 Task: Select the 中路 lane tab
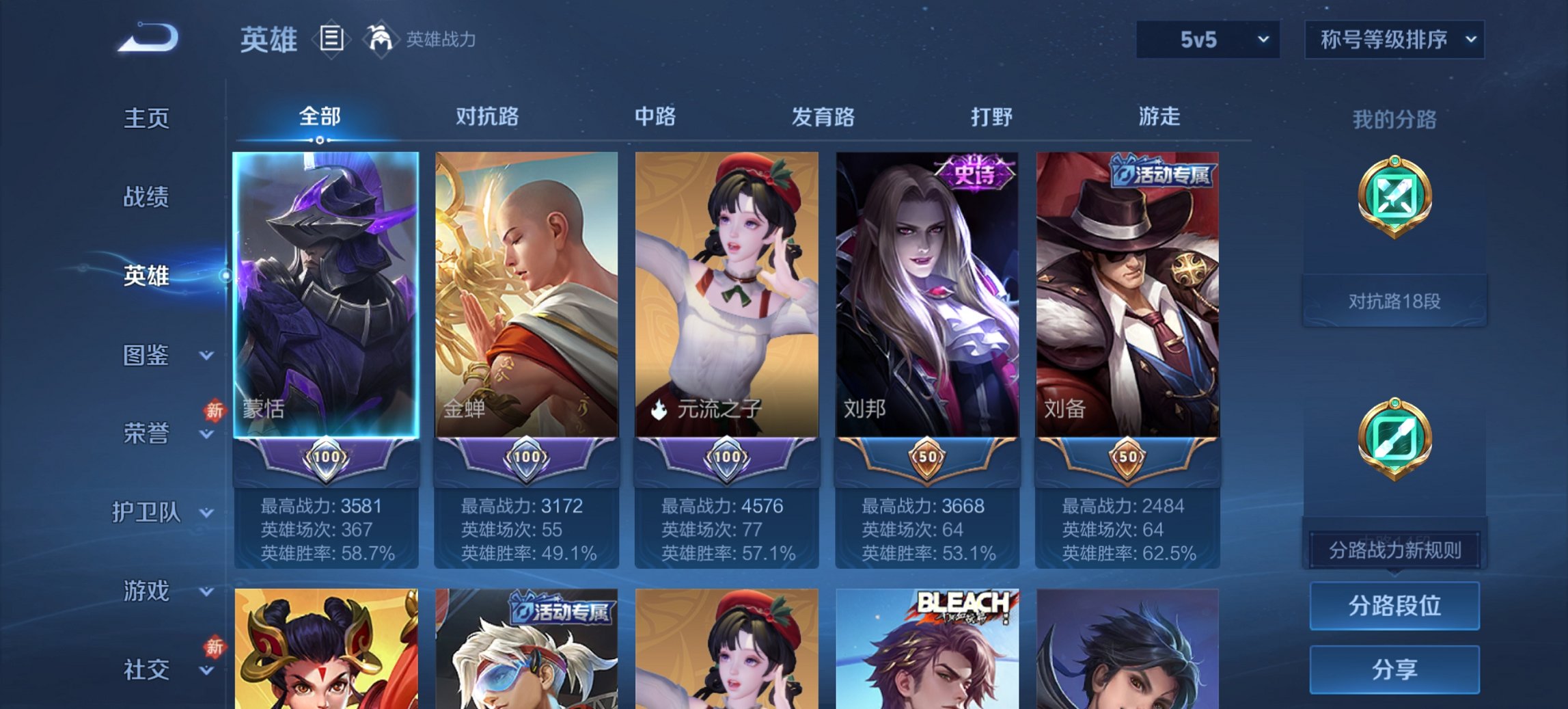655,116
